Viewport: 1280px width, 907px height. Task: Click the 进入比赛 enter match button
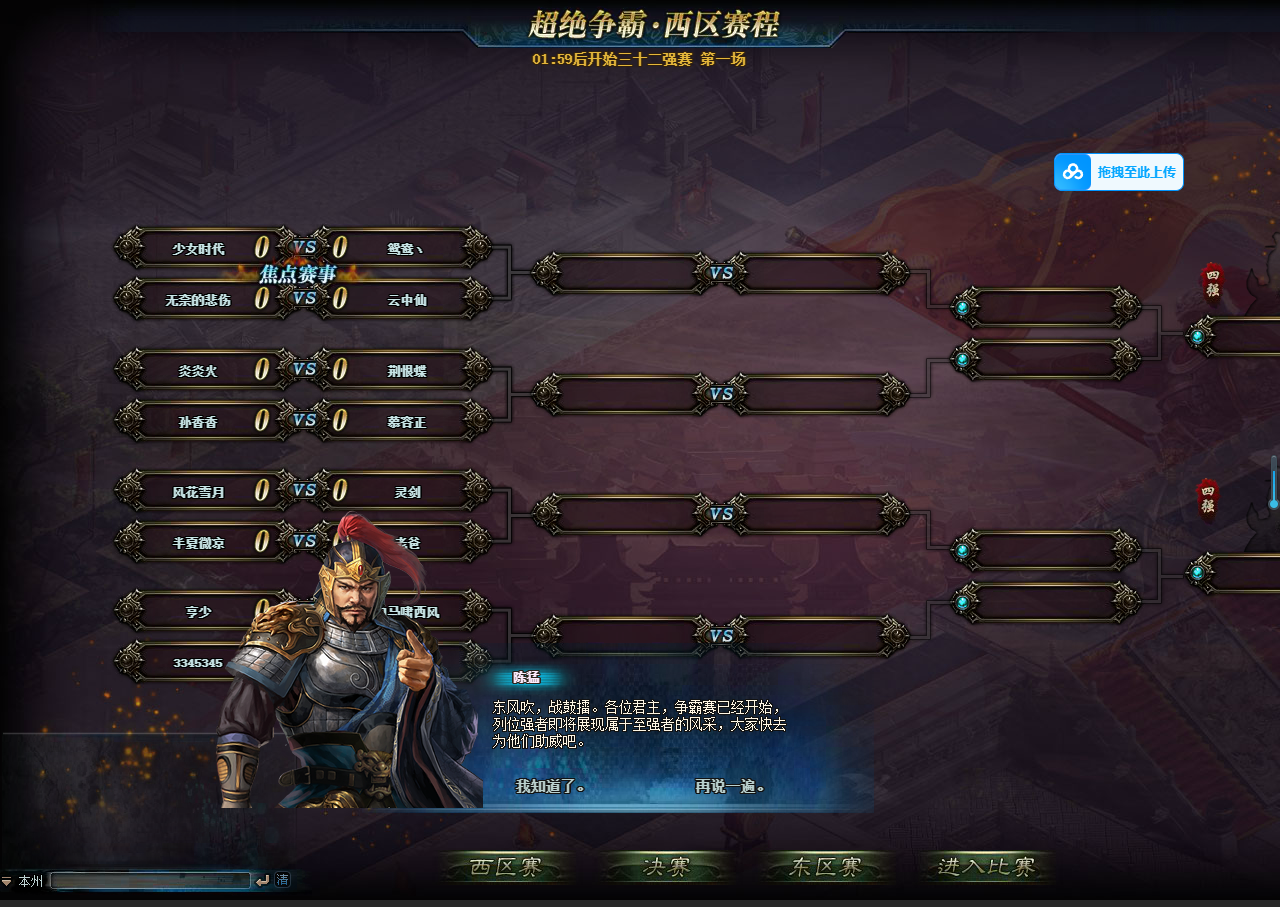point(986,867)
